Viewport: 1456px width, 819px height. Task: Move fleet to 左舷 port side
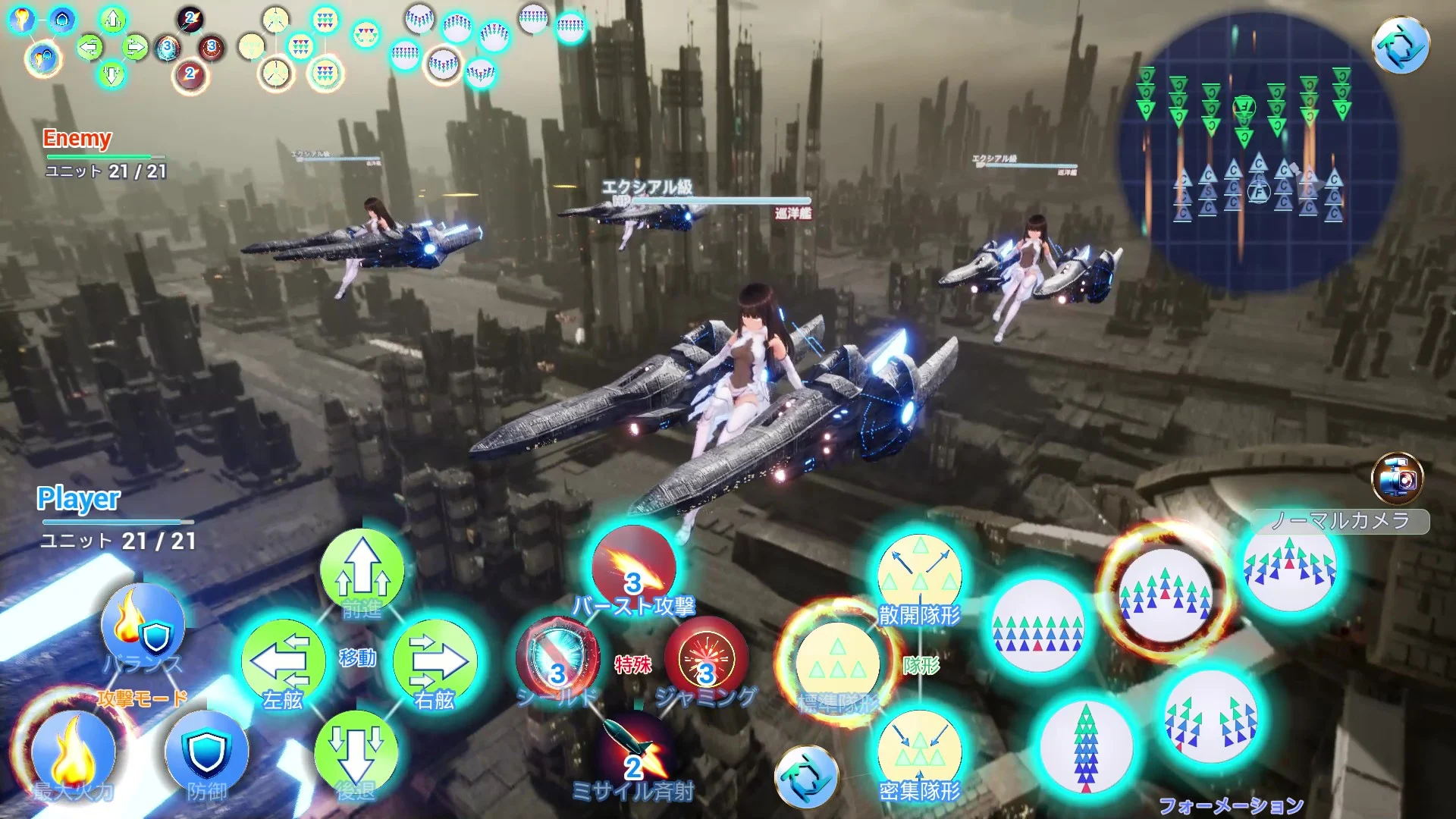pos(283,661)
